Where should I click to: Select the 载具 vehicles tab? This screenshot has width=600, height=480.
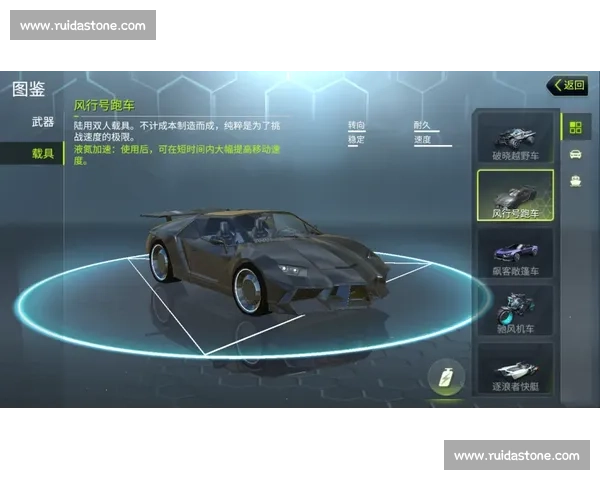(42, 153)
